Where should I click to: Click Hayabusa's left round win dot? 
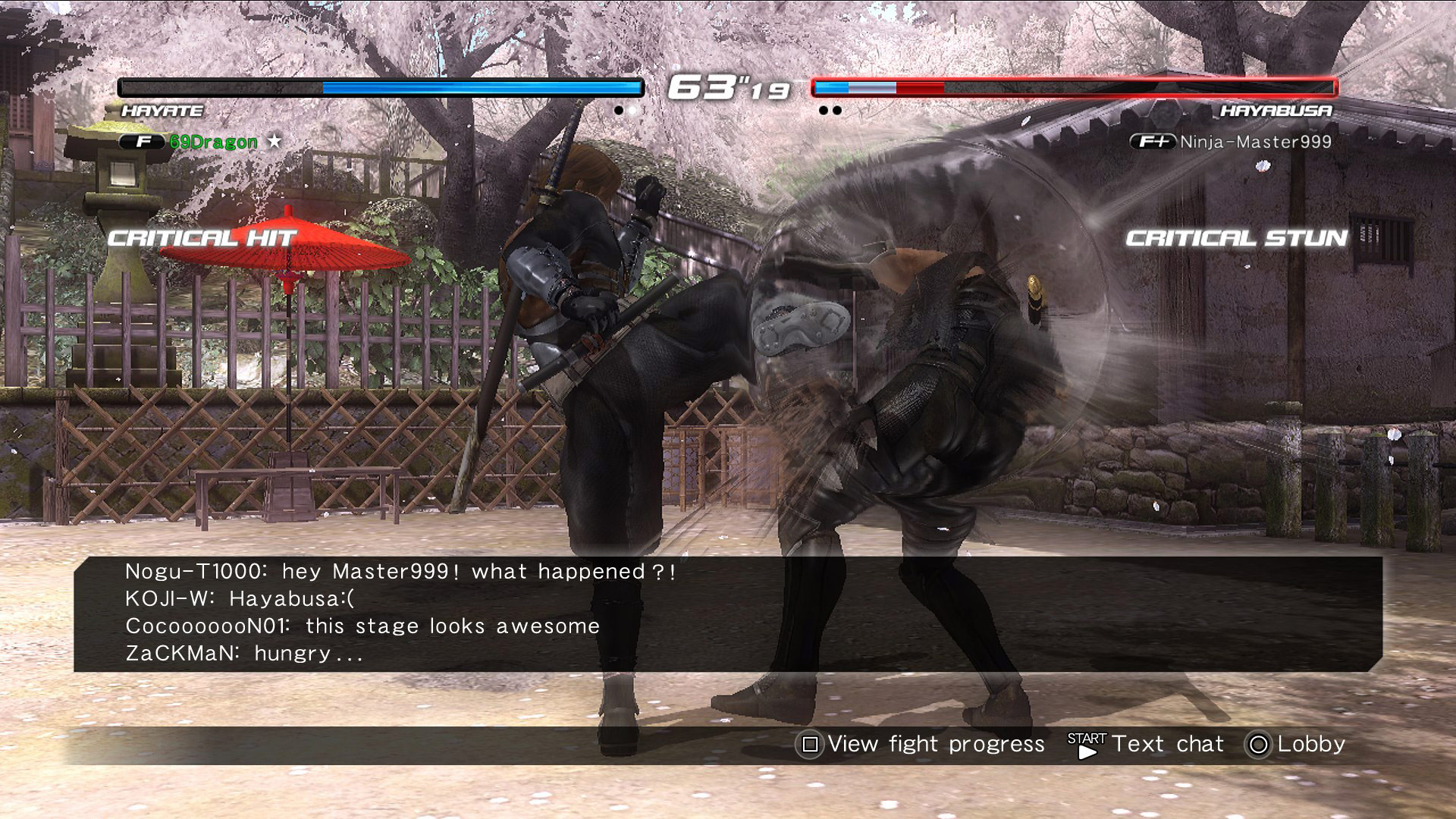[822, 111]
